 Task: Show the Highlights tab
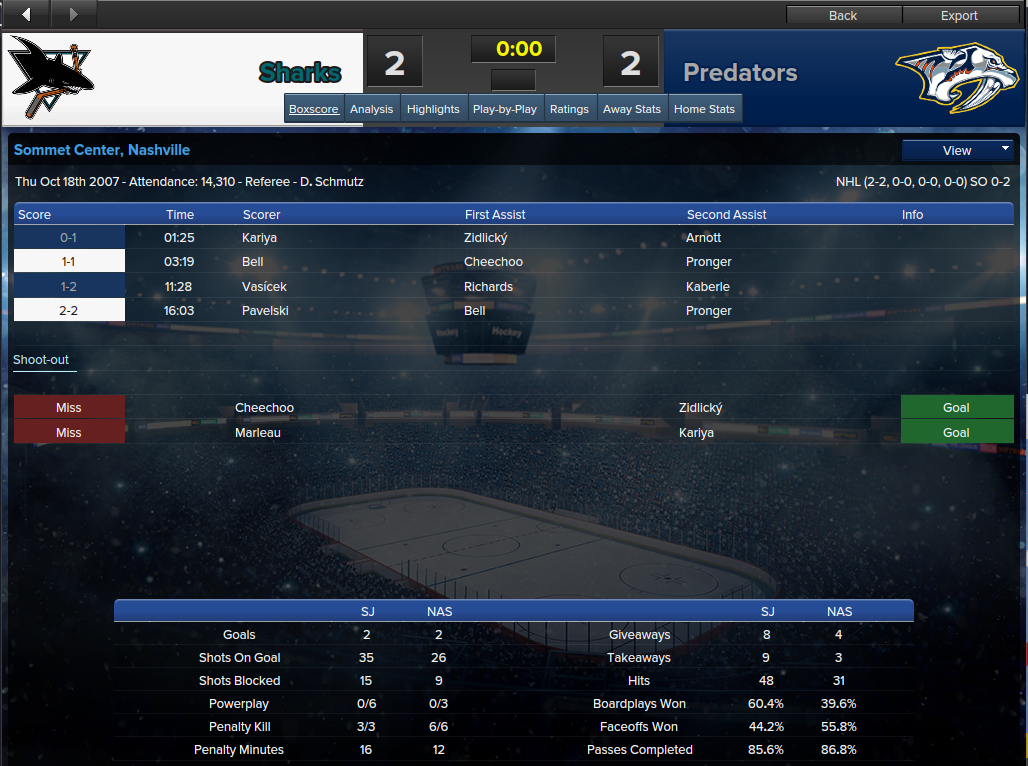[433, 109]
